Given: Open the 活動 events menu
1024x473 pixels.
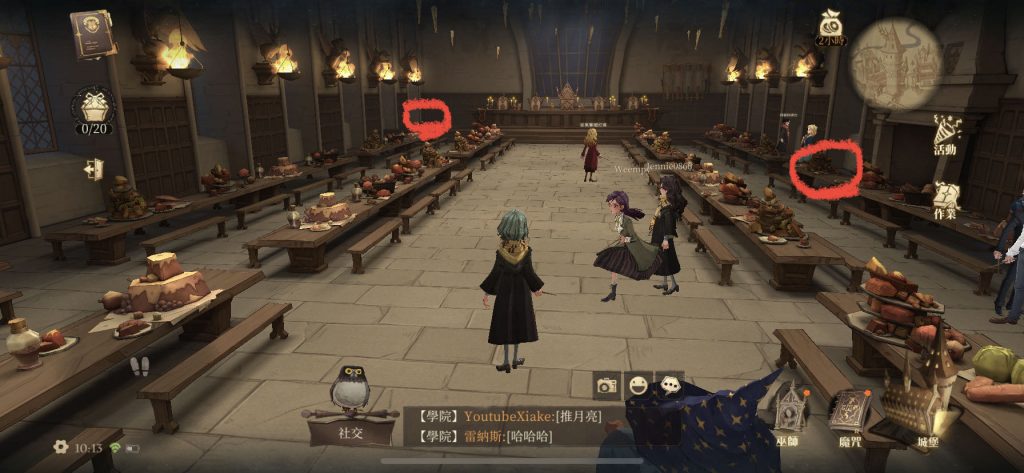Looking at the screenshot, I should click(x=945, y=137).
